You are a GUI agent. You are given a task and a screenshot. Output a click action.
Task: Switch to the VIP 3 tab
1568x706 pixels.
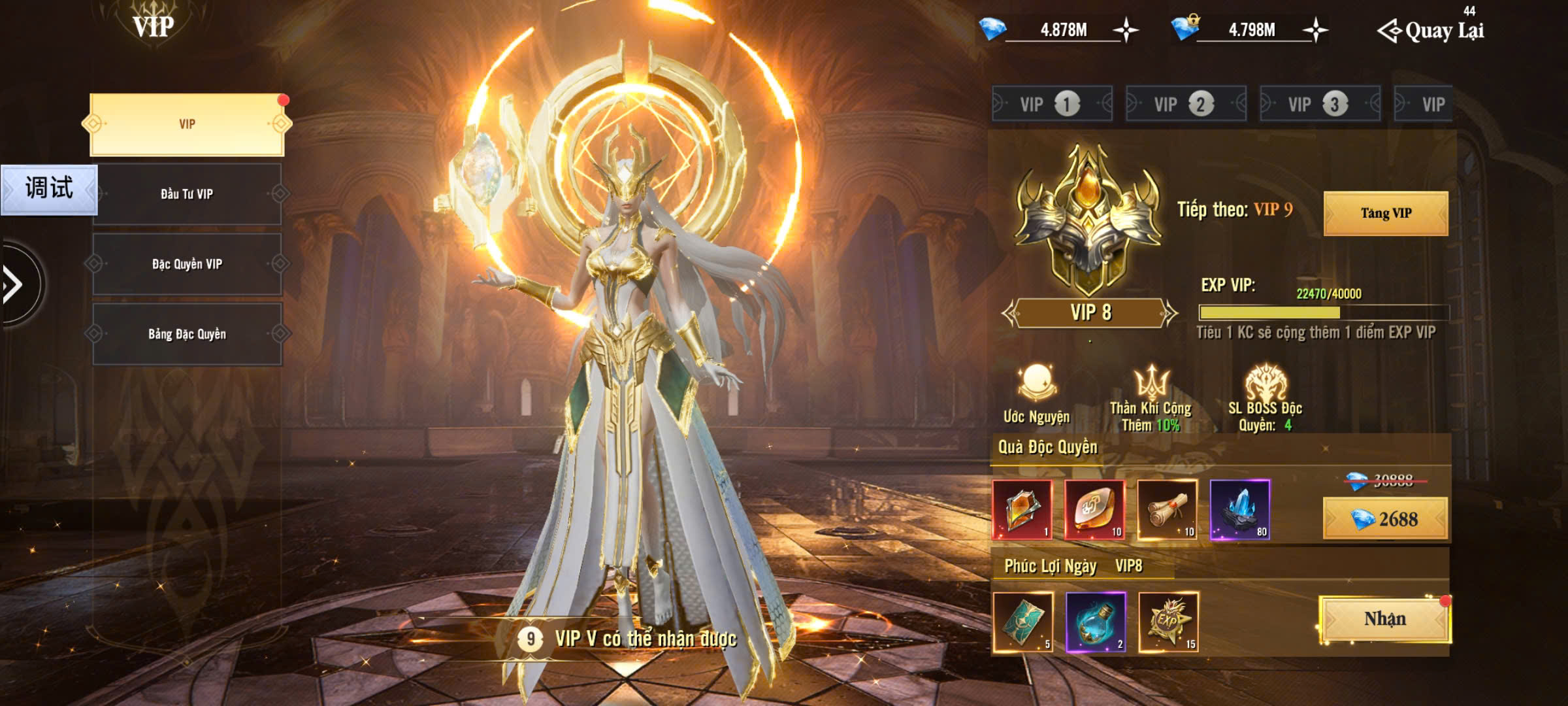[1319, 104]
